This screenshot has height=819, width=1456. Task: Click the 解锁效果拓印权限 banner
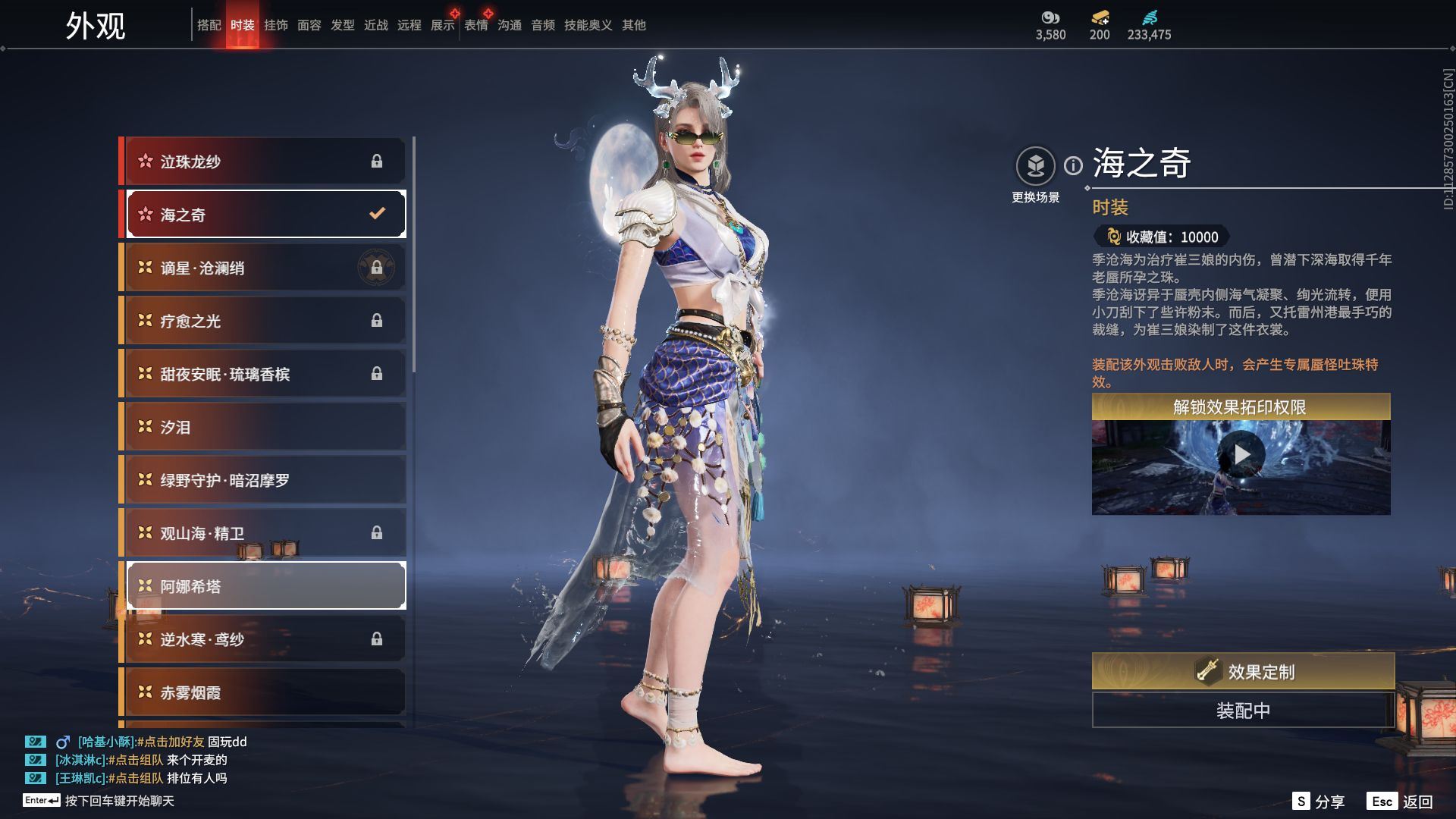click(x=1241, y=407)
